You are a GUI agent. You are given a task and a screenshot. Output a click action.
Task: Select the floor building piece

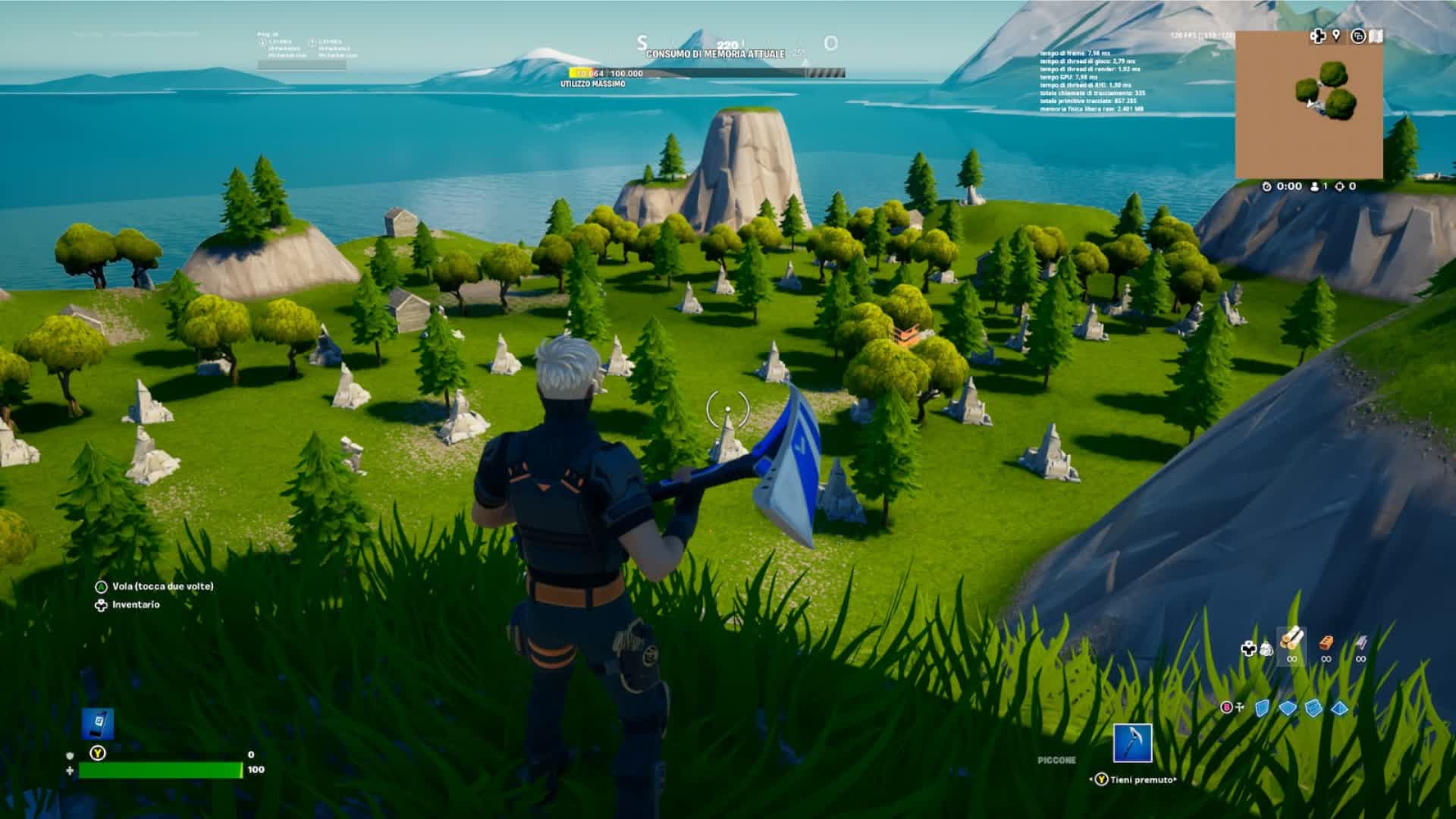[x=1288, y=708]
